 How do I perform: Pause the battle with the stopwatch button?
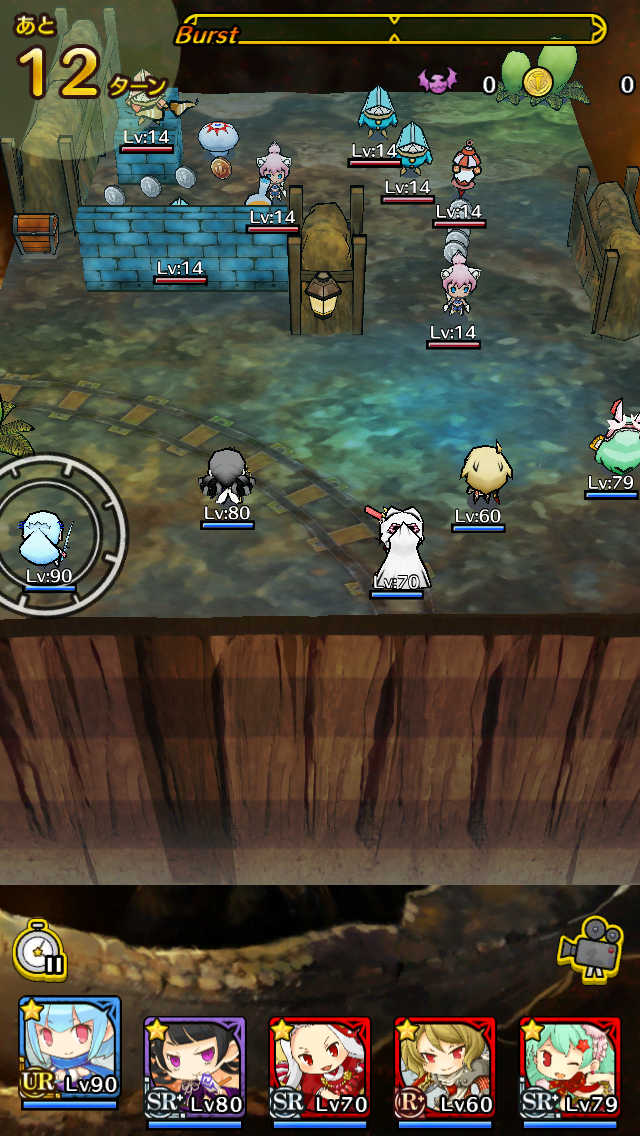point(40,950)
